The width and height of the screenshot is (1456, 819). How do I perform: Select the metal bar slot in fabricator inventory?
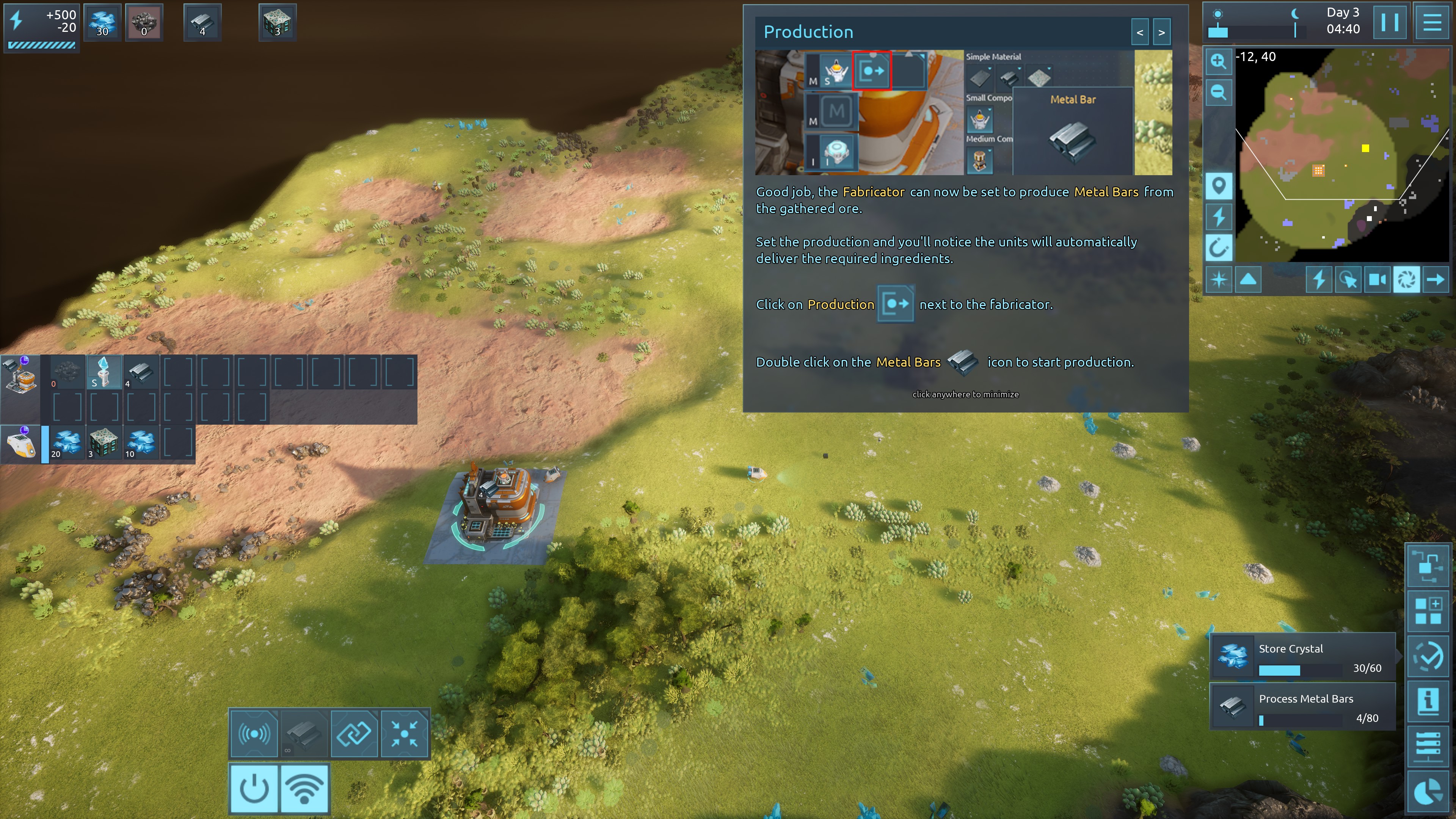click(141, 372)
